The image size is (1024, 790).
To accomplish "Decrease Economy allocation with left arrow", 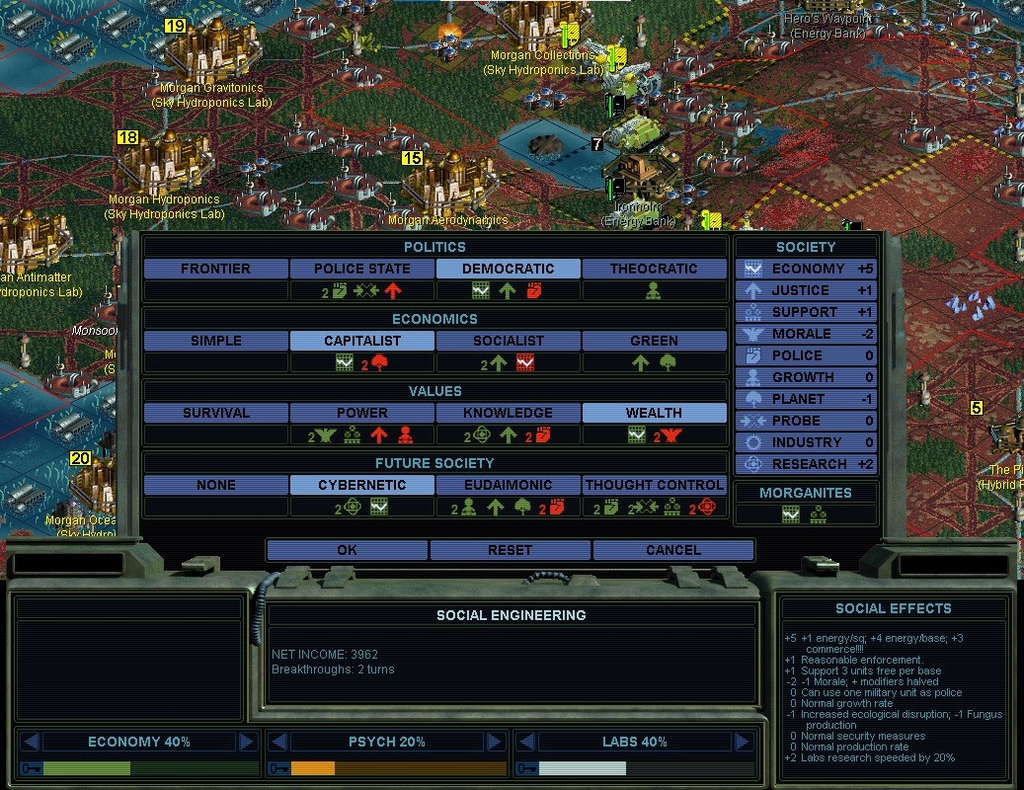I will tap(31, 742).
